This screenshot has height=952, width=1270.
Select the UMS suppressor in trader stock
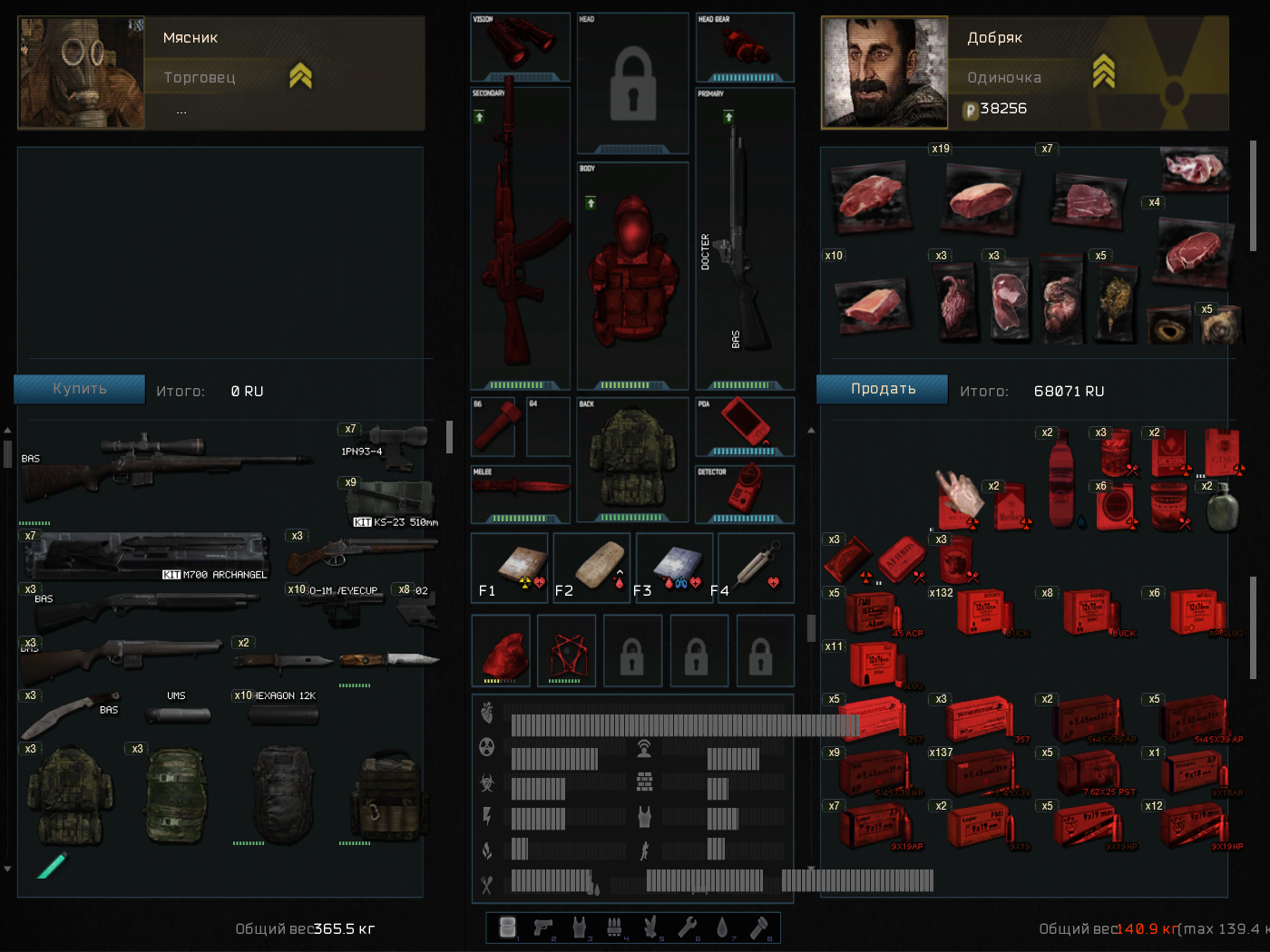(x=179, y=713)
